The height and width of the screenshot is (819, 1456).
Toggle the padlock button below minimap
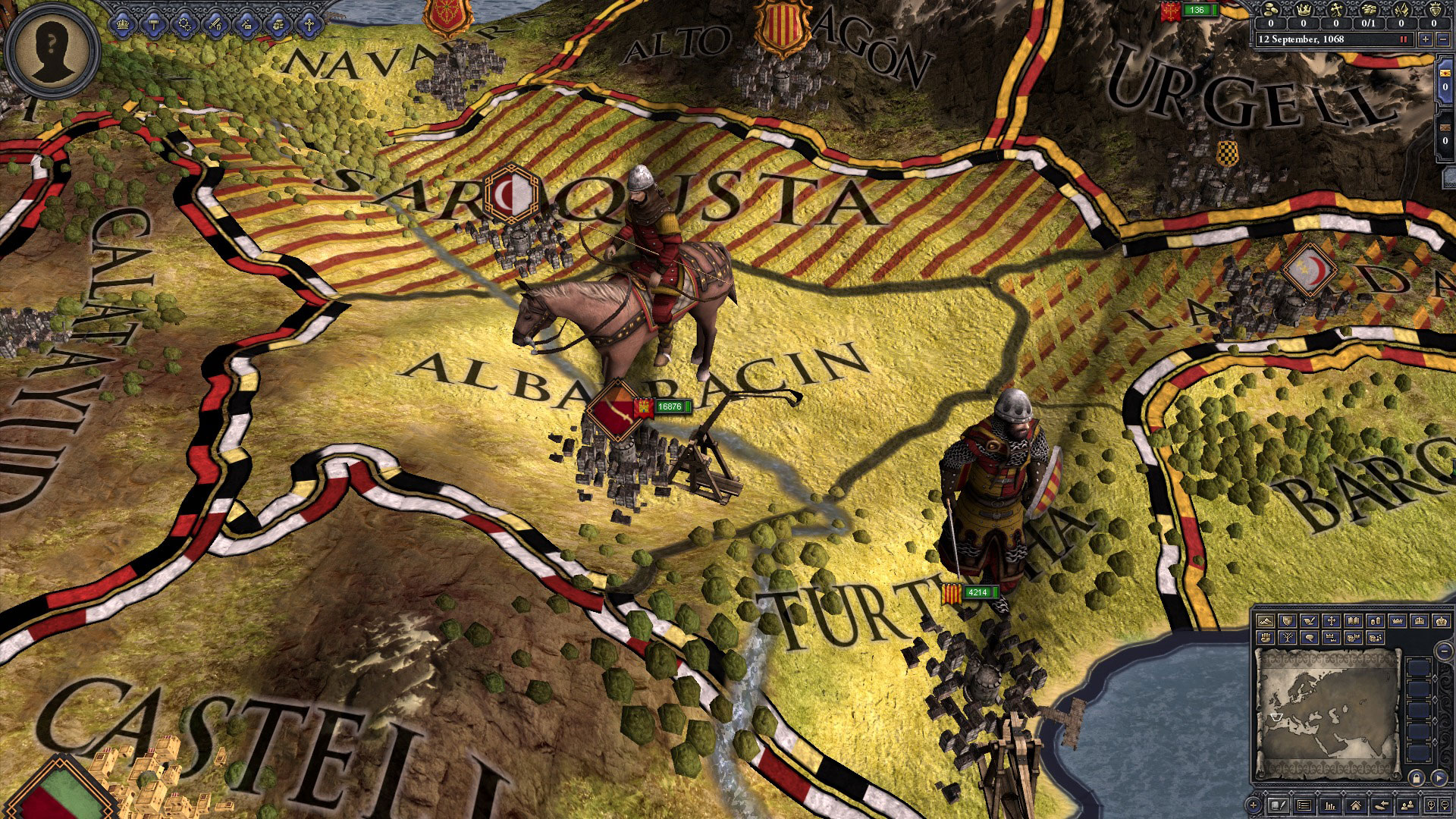tap(1416, 778)
